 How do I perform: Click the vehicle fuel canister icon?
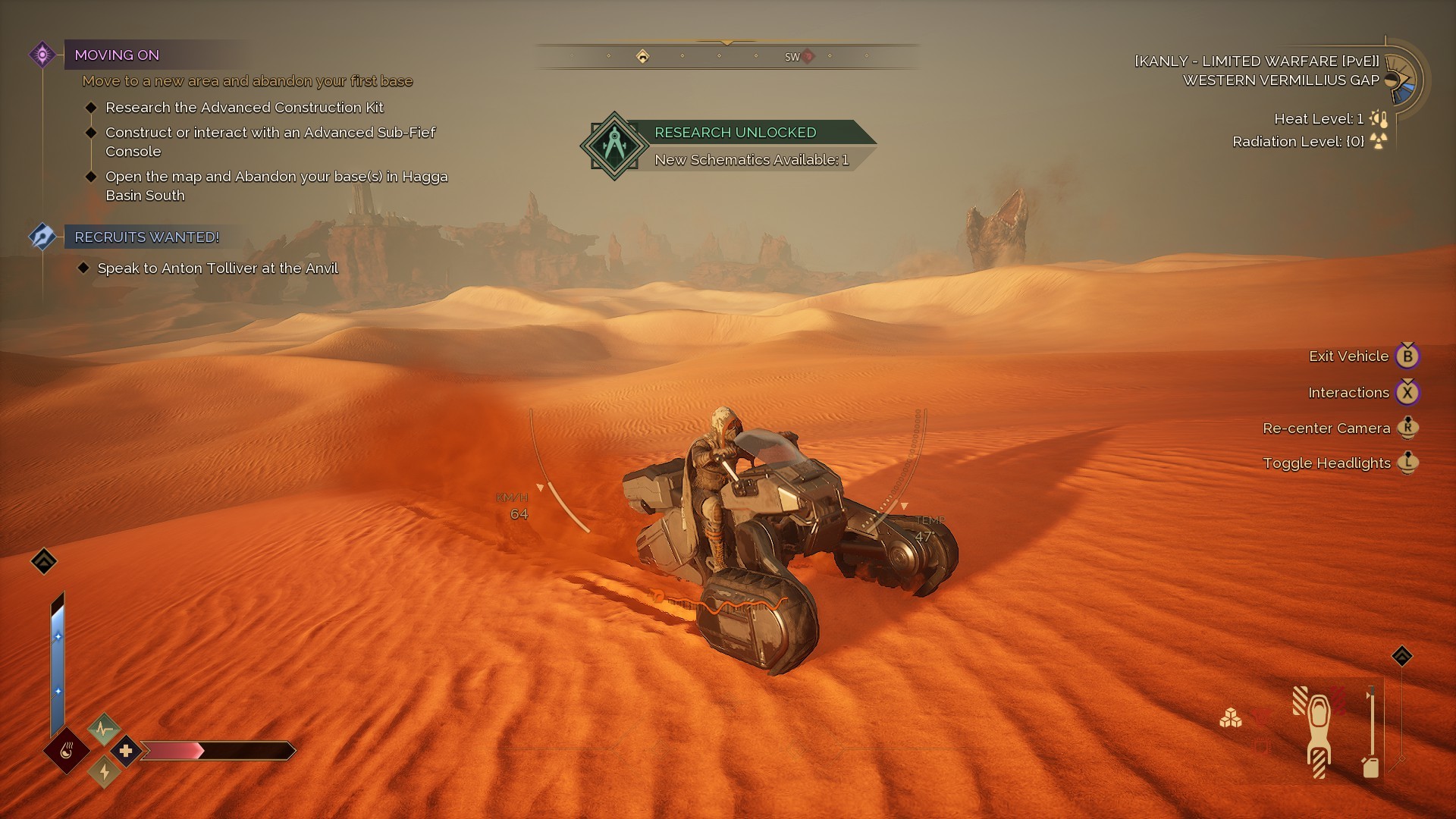tap(1370, 767)
